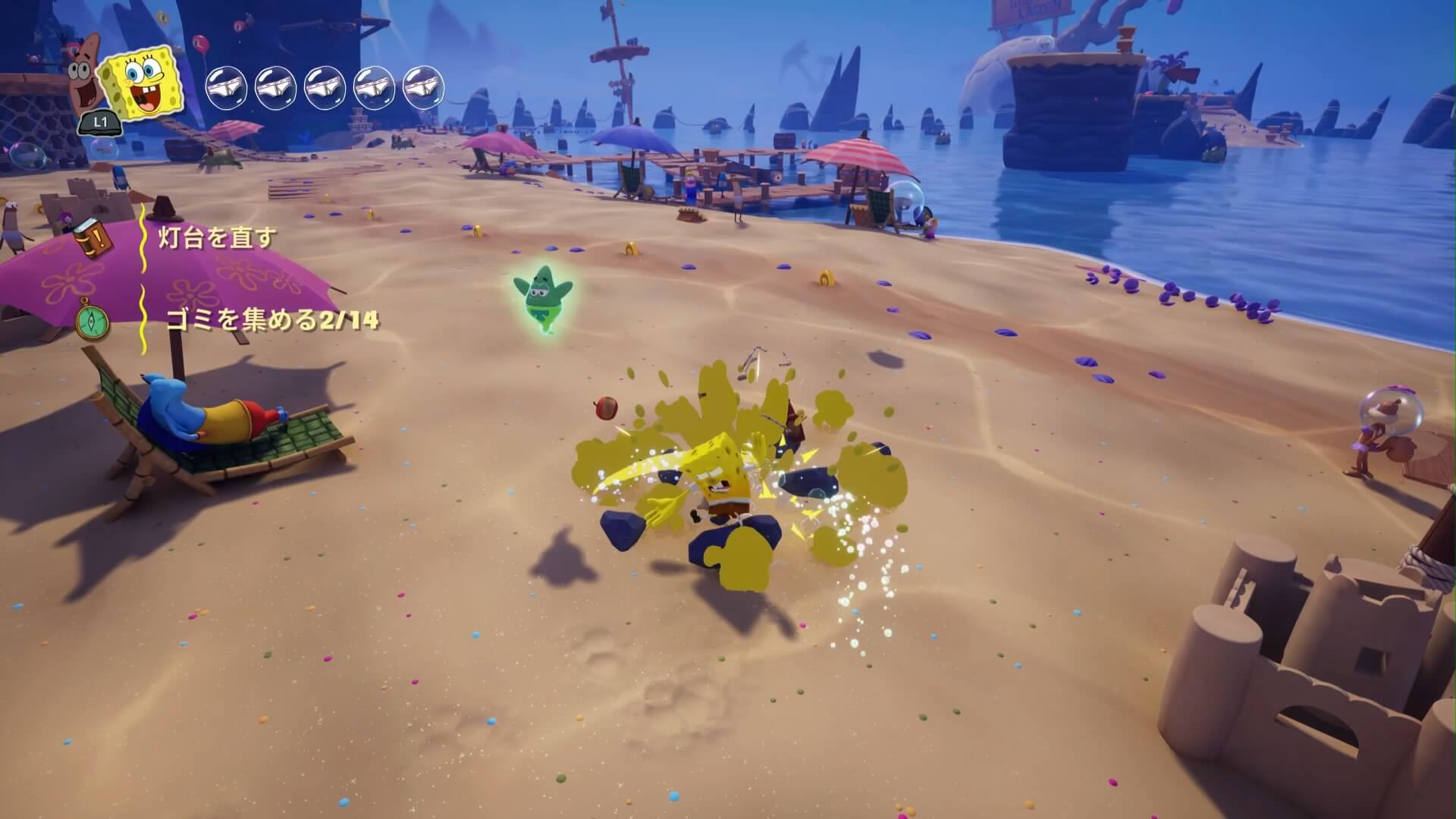Select the ゴミを集める side objective

[x=271, y=320]
